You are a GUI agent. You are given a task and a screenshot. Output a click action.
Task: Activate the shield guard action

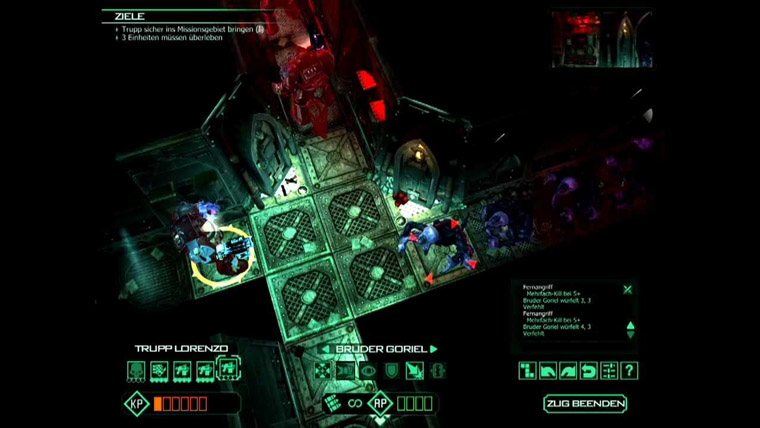(x=392, y=371)
